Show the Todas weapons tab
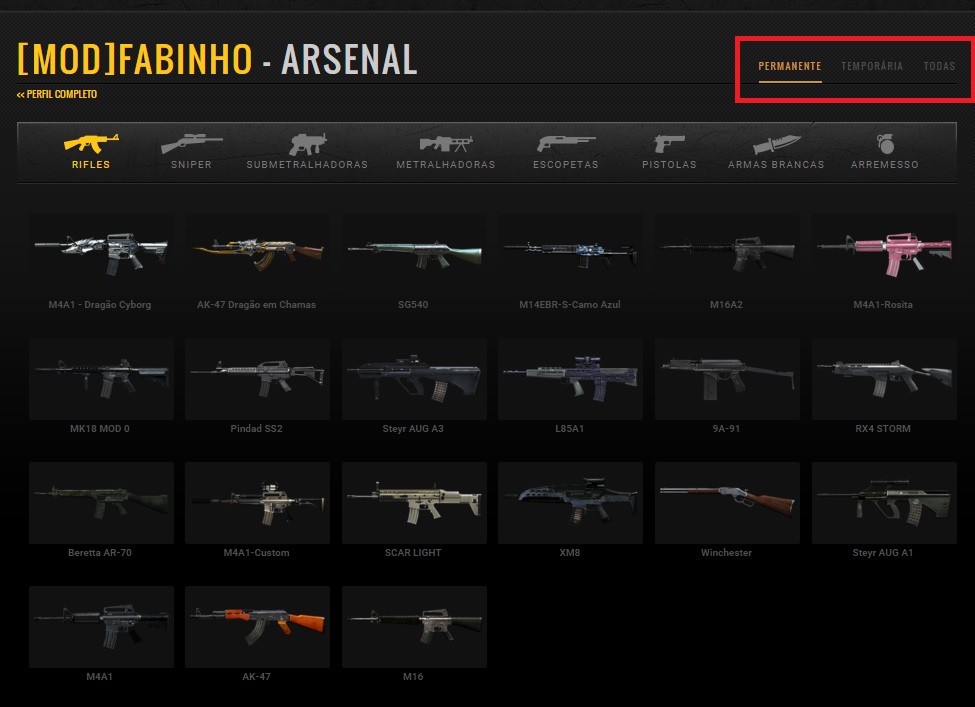 click(x=939, y=67)
